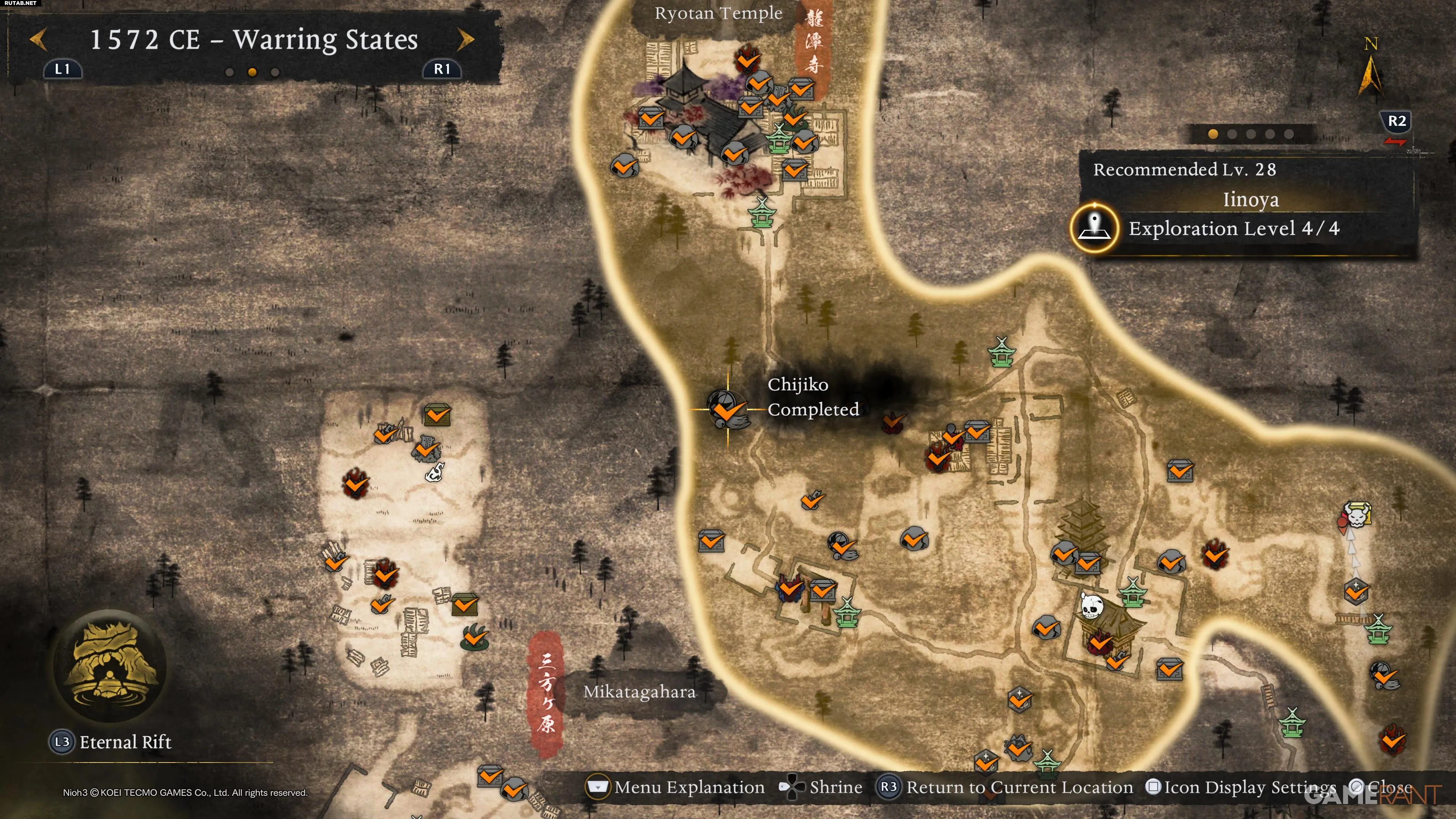This screenshot has height=819, width=1456.
Task: Choose the Mikatagahara region label
Action: click(x=639, y=692)
